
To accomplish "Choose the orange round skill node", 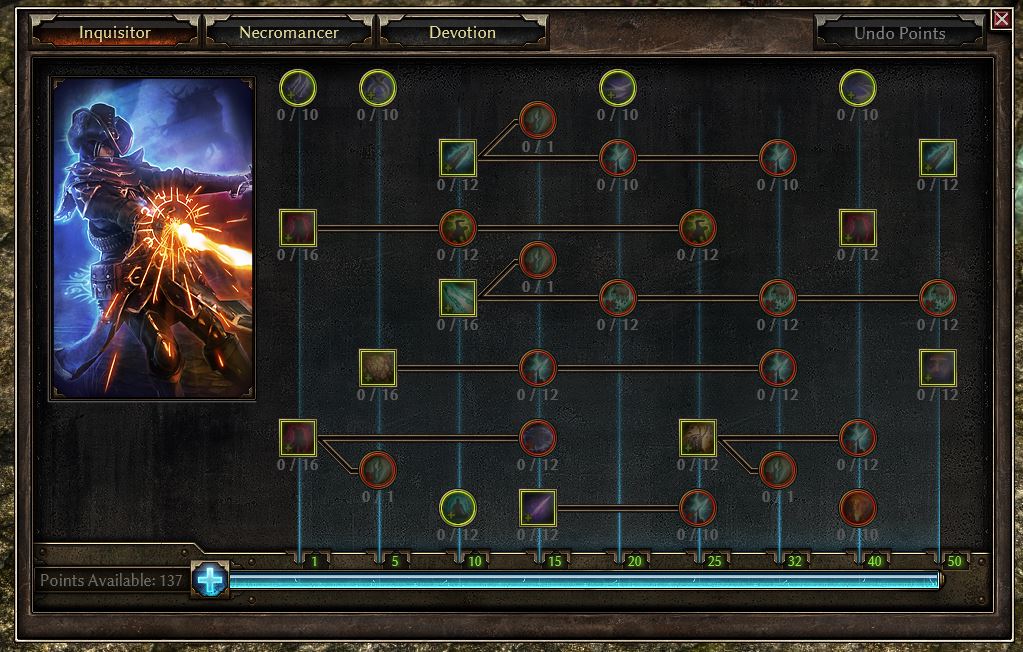I will pyautogui.click(x=858, y=507).
